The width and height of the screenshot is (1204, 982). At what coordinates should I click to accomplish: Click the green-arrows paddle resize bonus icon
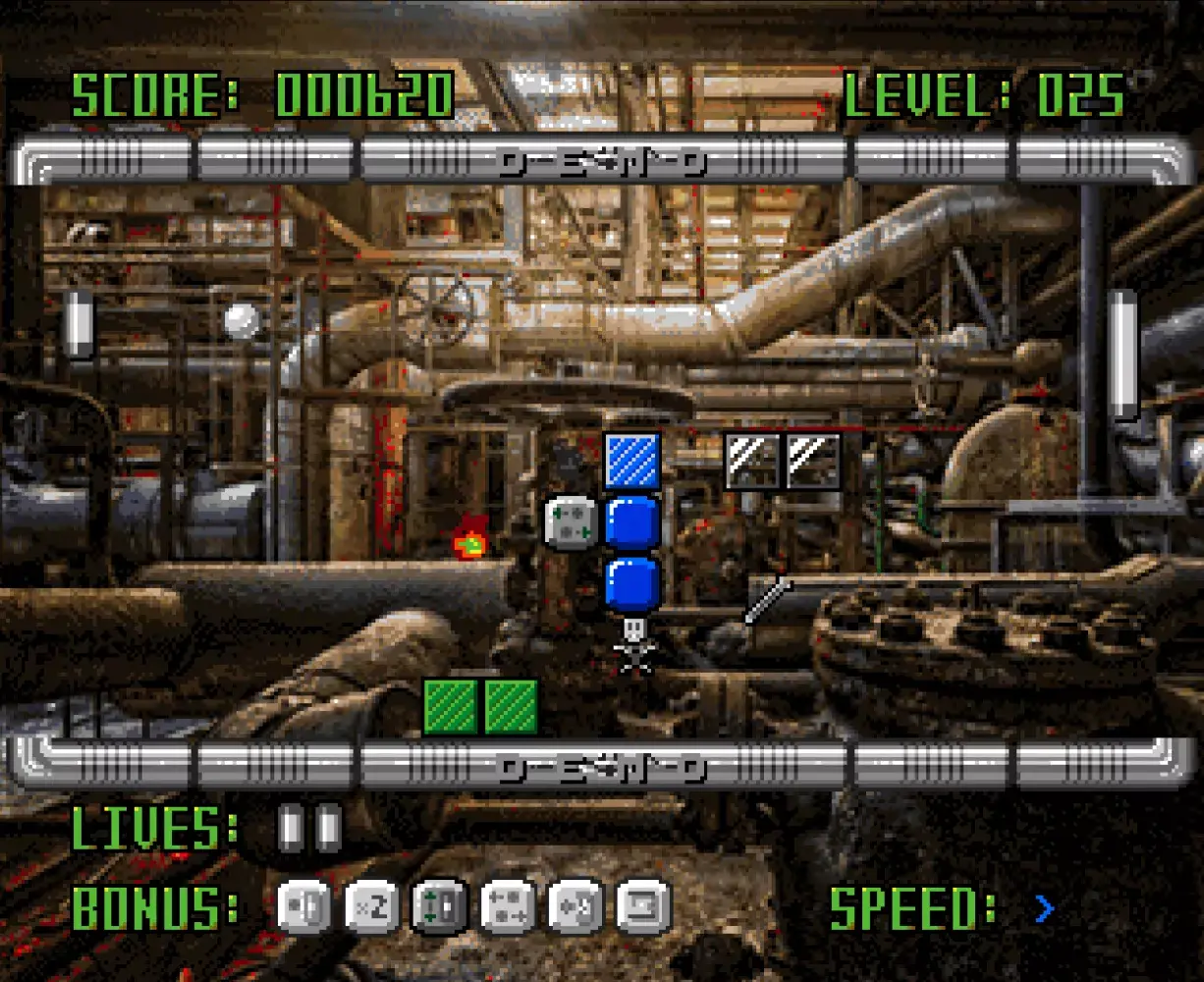(439, 905)
